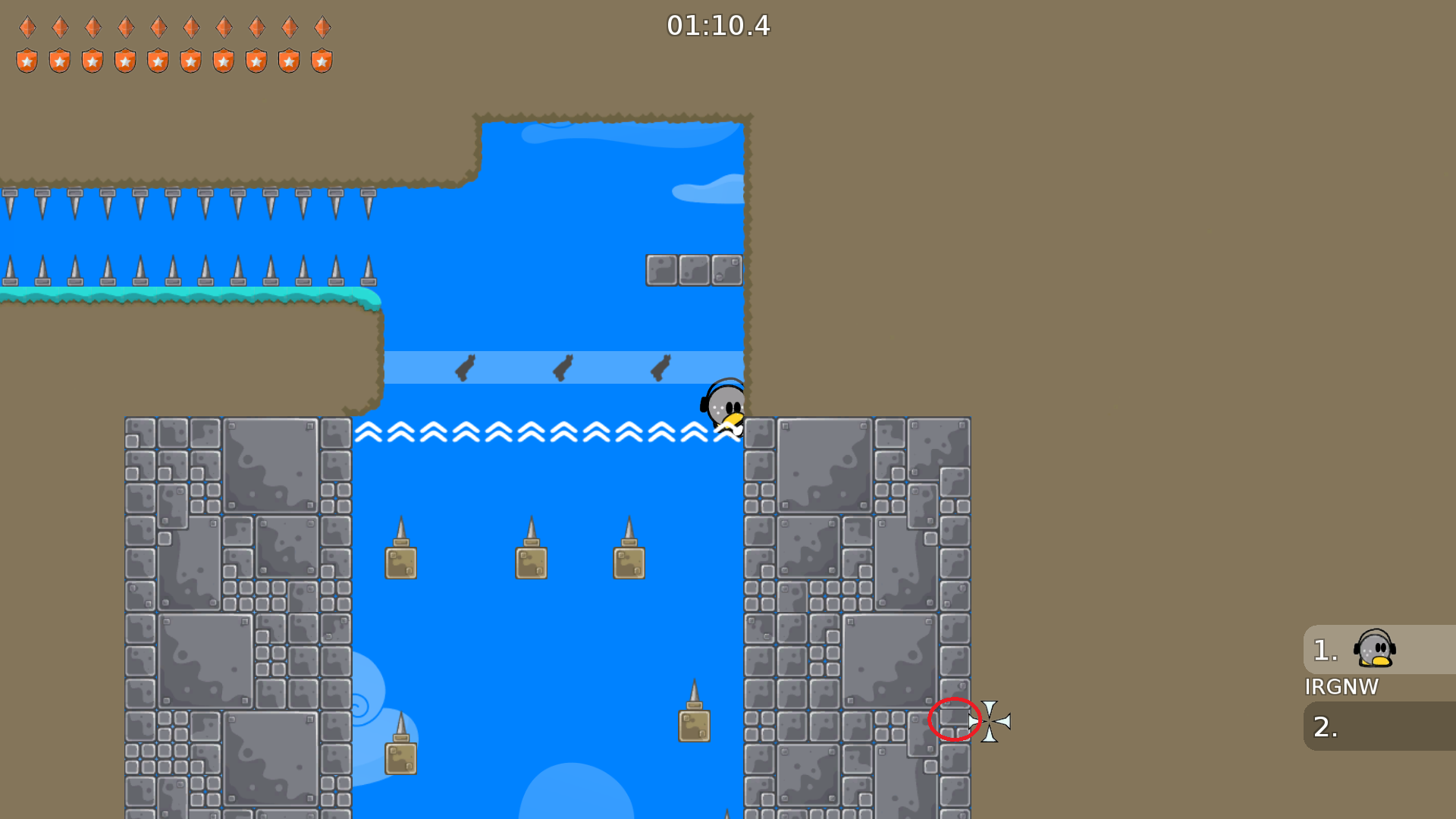1456x819 pixels.
Task: Select the last diamond gem in the row
Action: [x=323, y=27]
